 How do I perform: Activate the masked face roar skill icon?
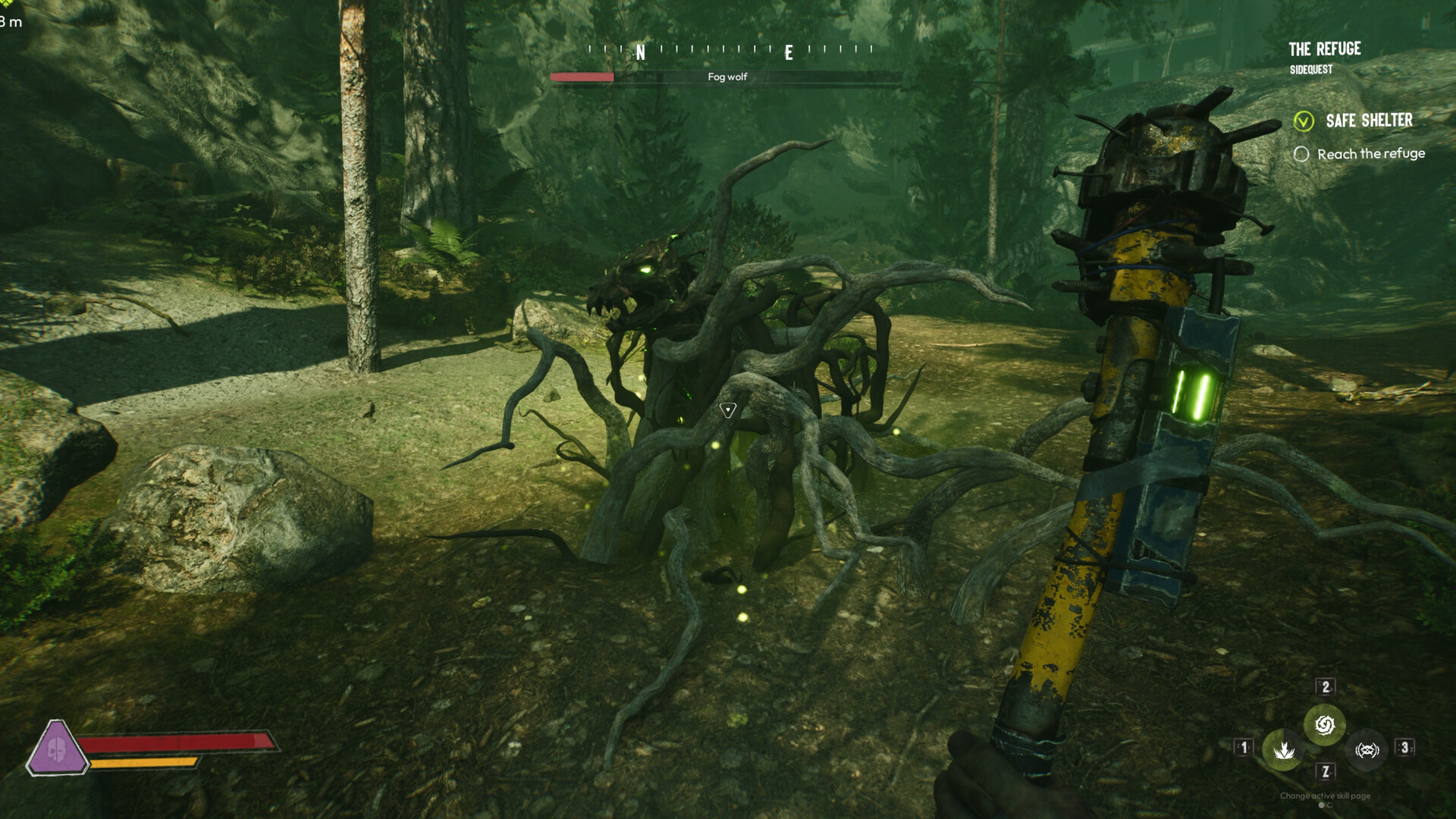coord(1367,750)
